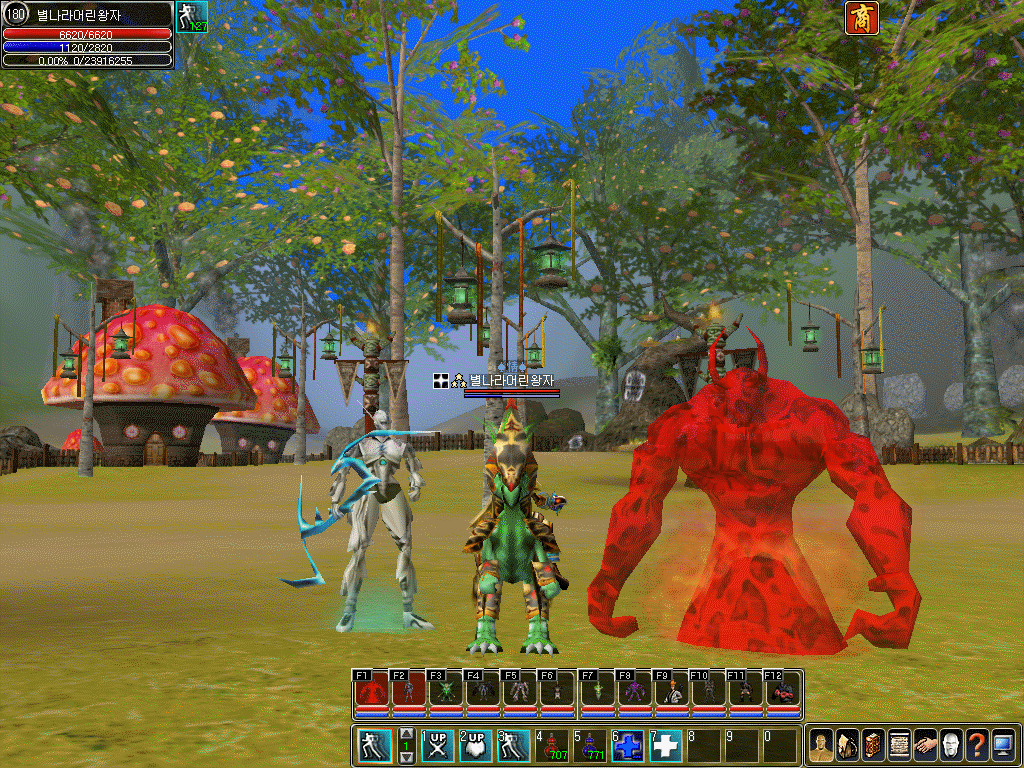
Task: Open the spellbook menu button
Action: click(873, 745)
